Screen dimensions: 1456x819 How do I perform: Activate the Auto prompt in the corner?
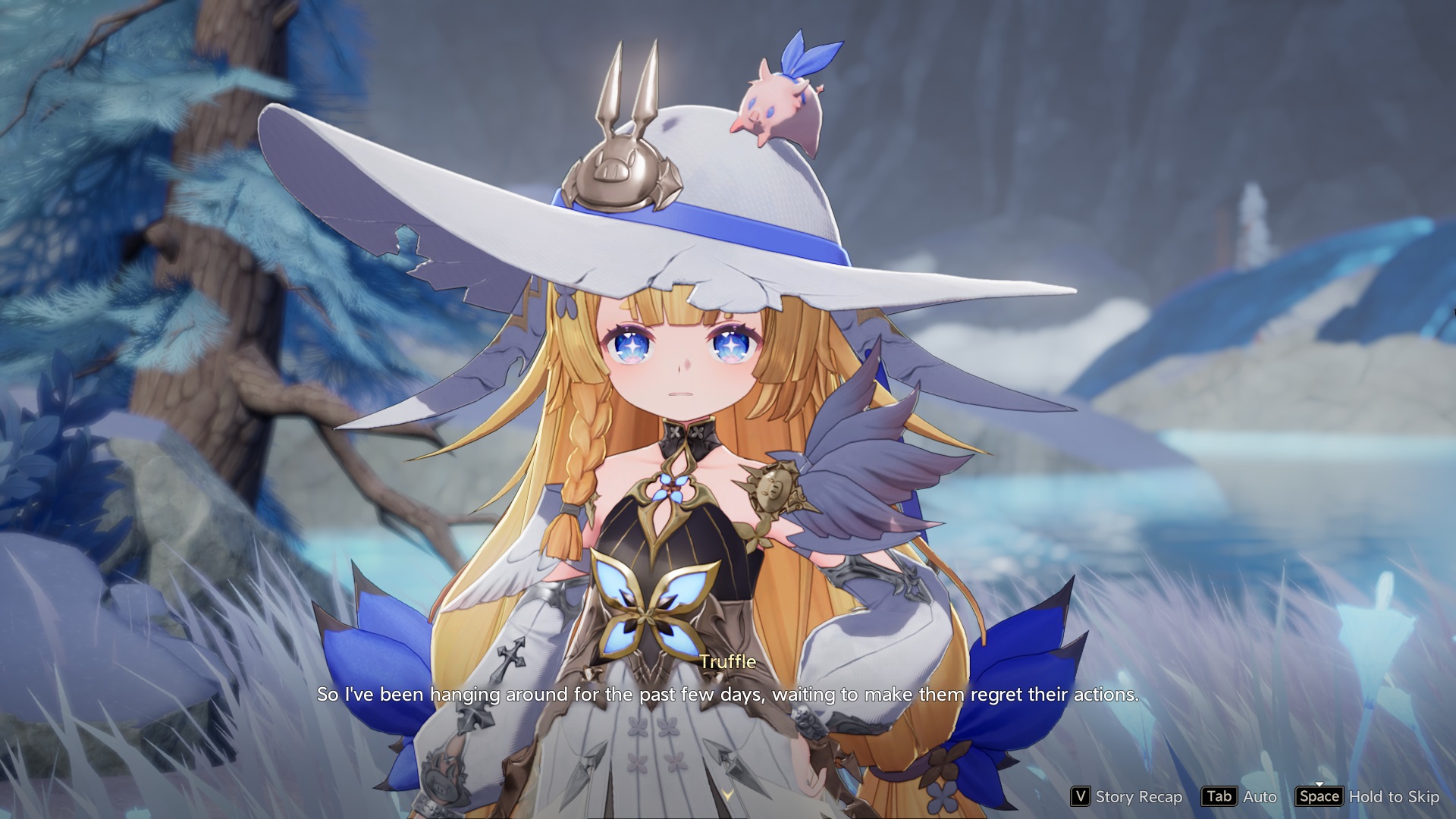(1259, 797)
